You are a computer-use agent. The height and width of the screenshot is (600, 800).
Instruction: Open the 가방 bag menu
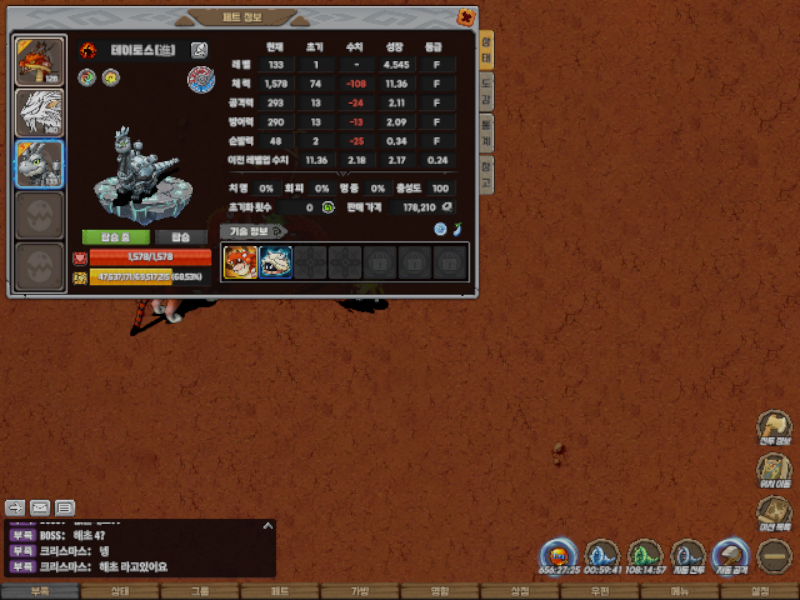click(x=360, y=591)
